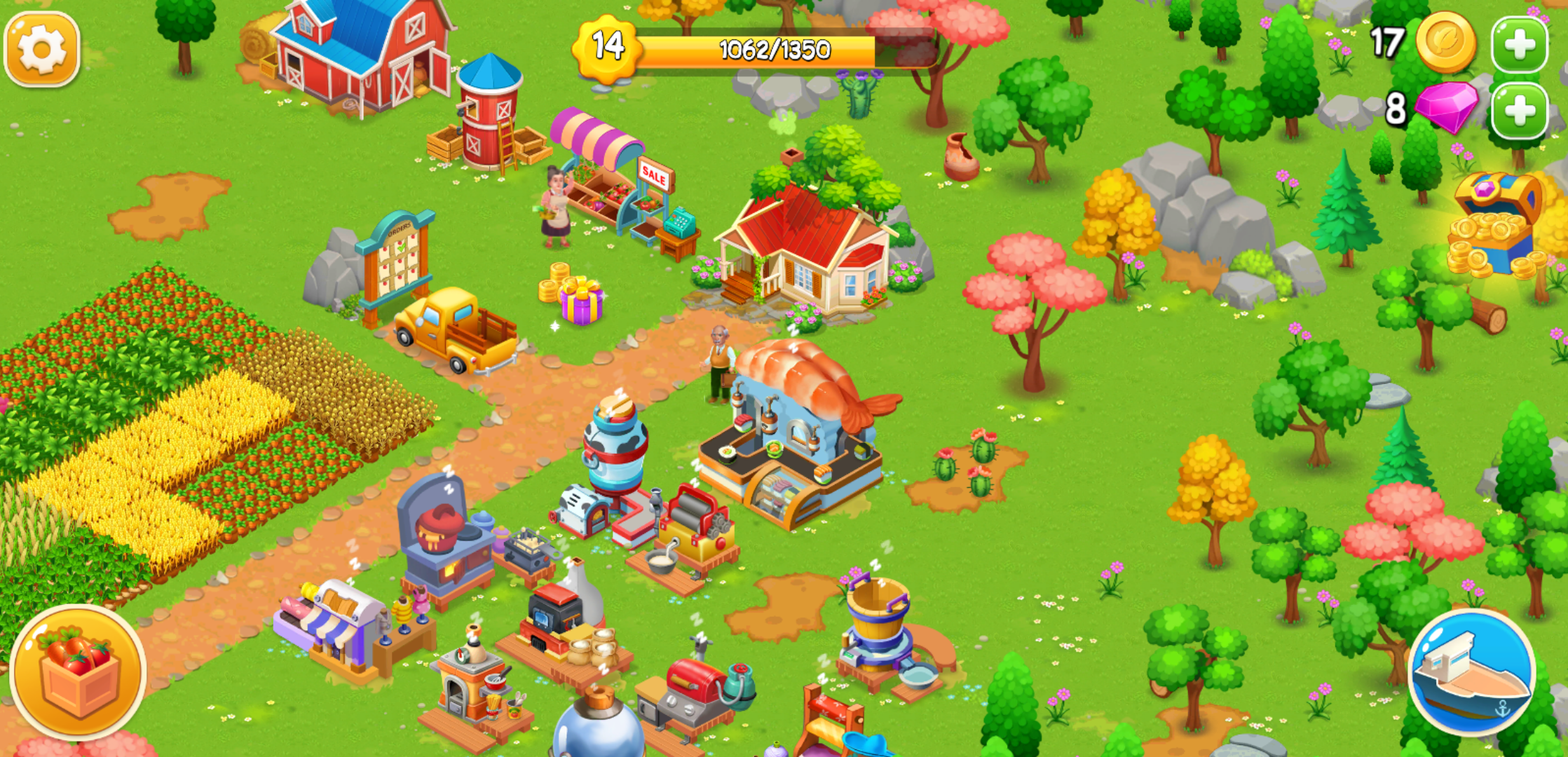Tap the SALE sign at the market stall
Screen dimensions: 1568x757
653,175
